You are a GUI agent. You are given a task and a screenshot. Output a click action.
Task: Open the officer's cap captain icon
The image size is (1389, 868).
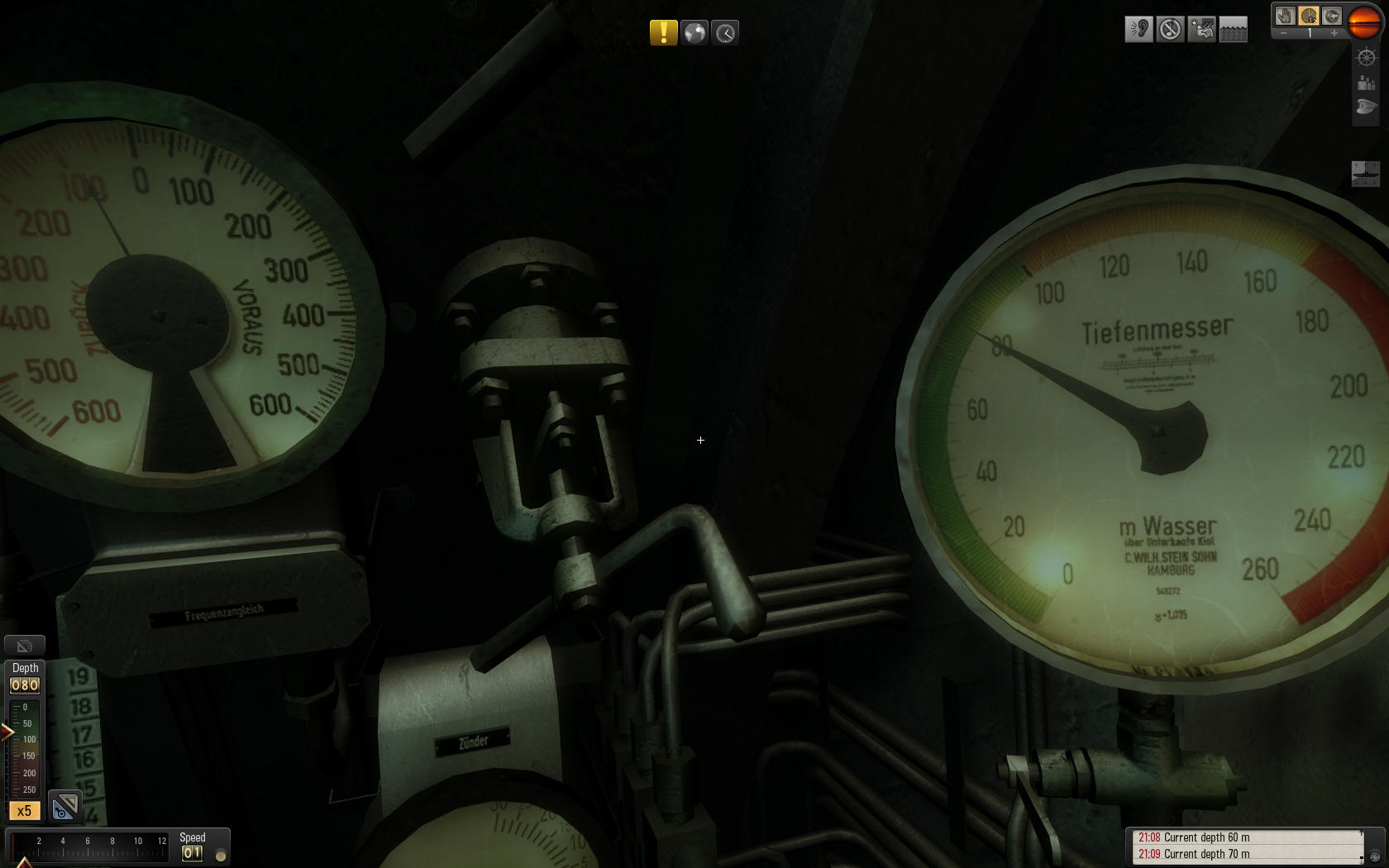(x=1366, y=107)
